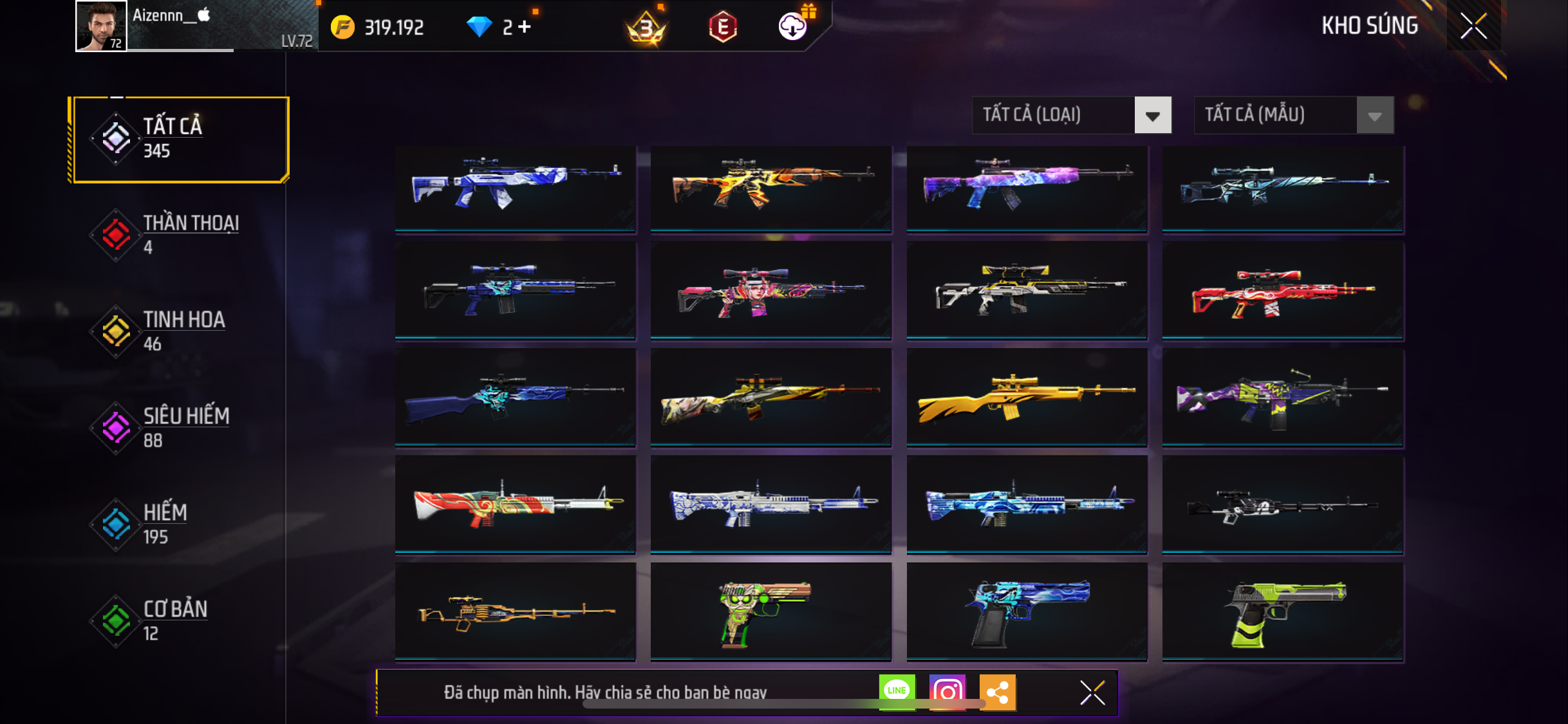Share the screenshot to Instagram

pyautogui.click(x=947, y=692)
